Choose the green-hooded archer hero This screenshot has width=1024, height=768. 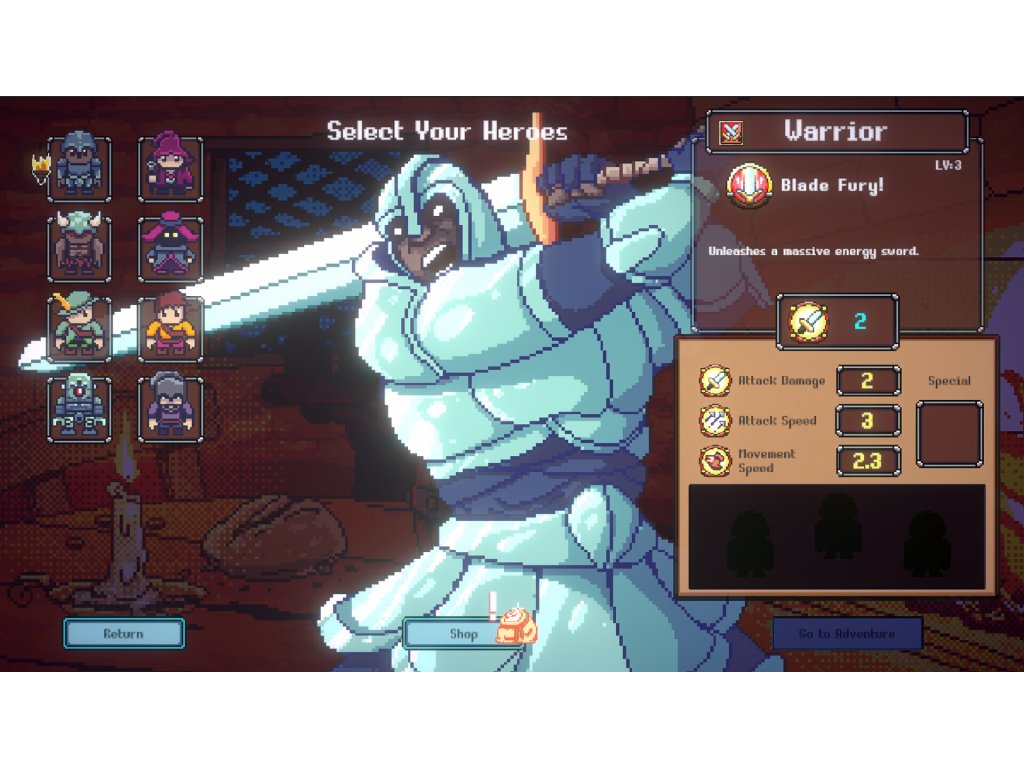tap(79, 328)
